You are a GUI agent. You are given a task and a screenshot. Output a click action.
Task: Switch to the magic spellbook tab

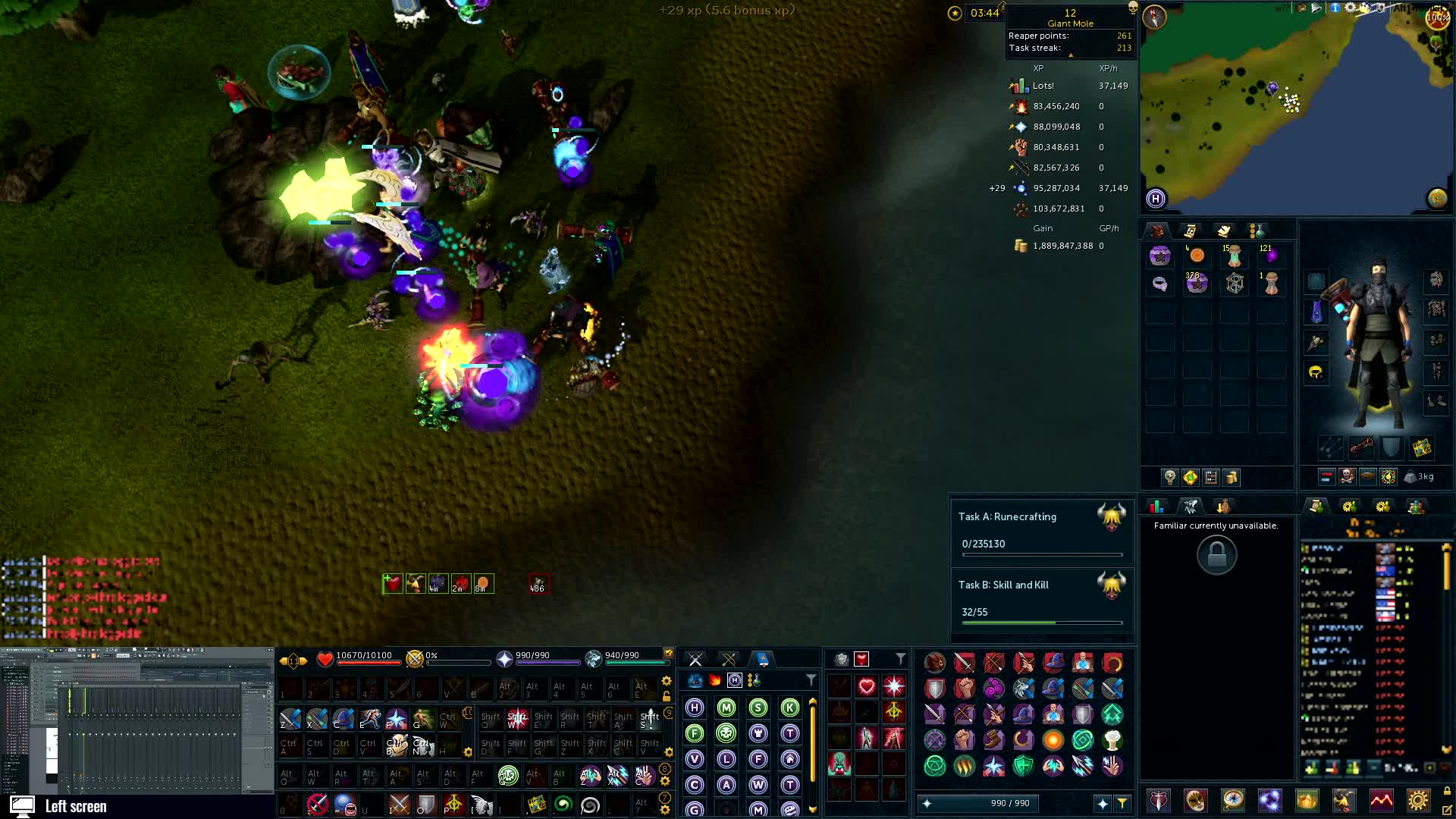(x=763, y=659)
